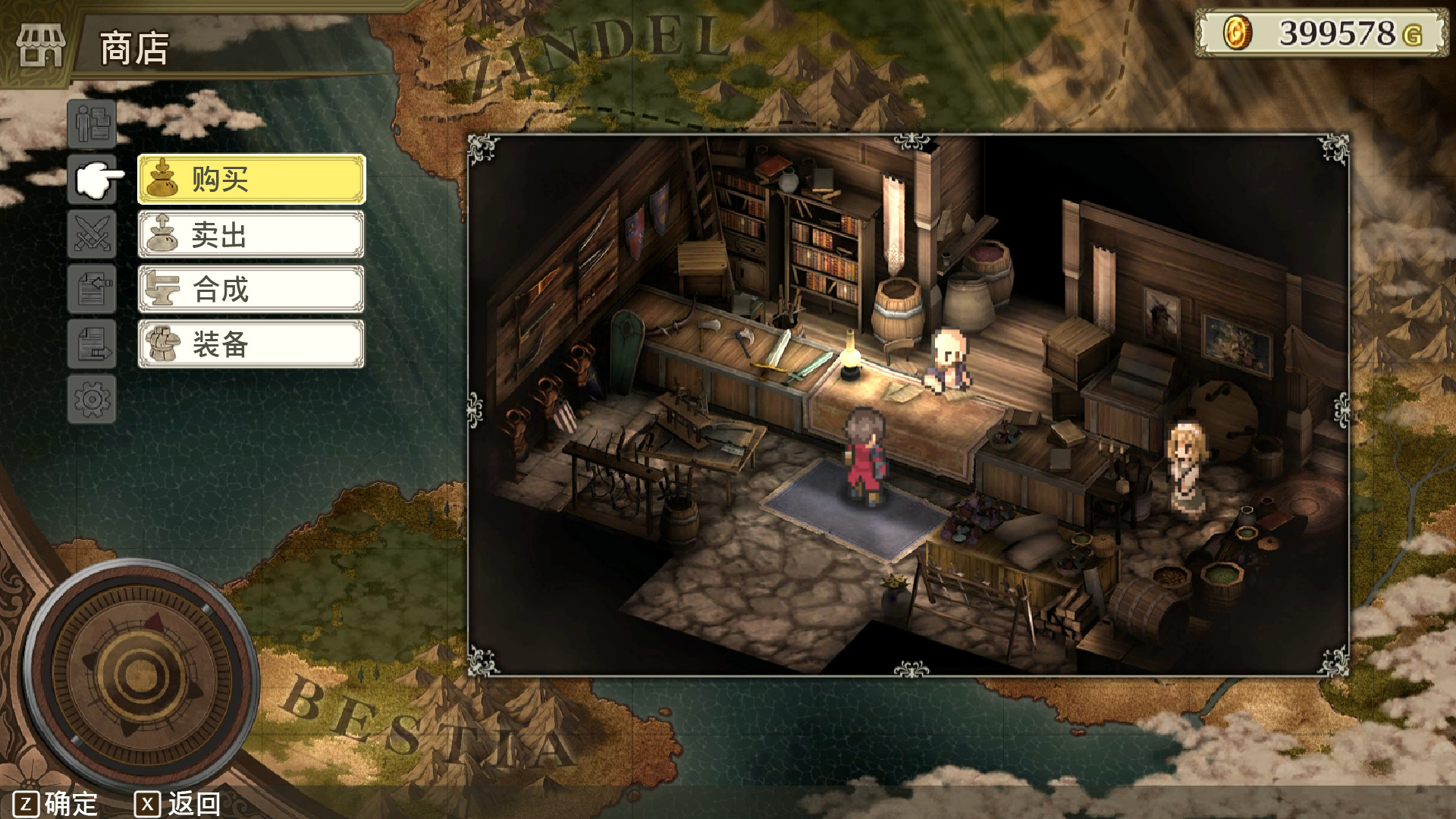Select the character status icon in sidebar
Viewport: 1456px width, 819px height.
pyautogui.click(x=91, y=124)
